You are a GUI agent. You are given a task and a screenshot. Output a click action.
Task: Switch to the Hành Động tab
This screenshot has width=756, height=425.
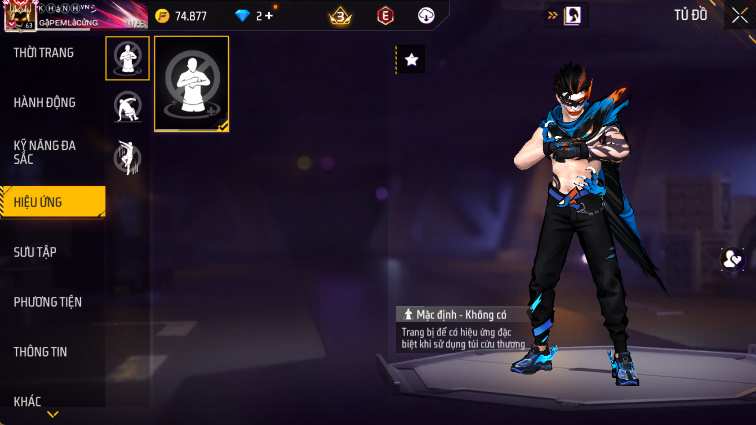pos(45,102)
